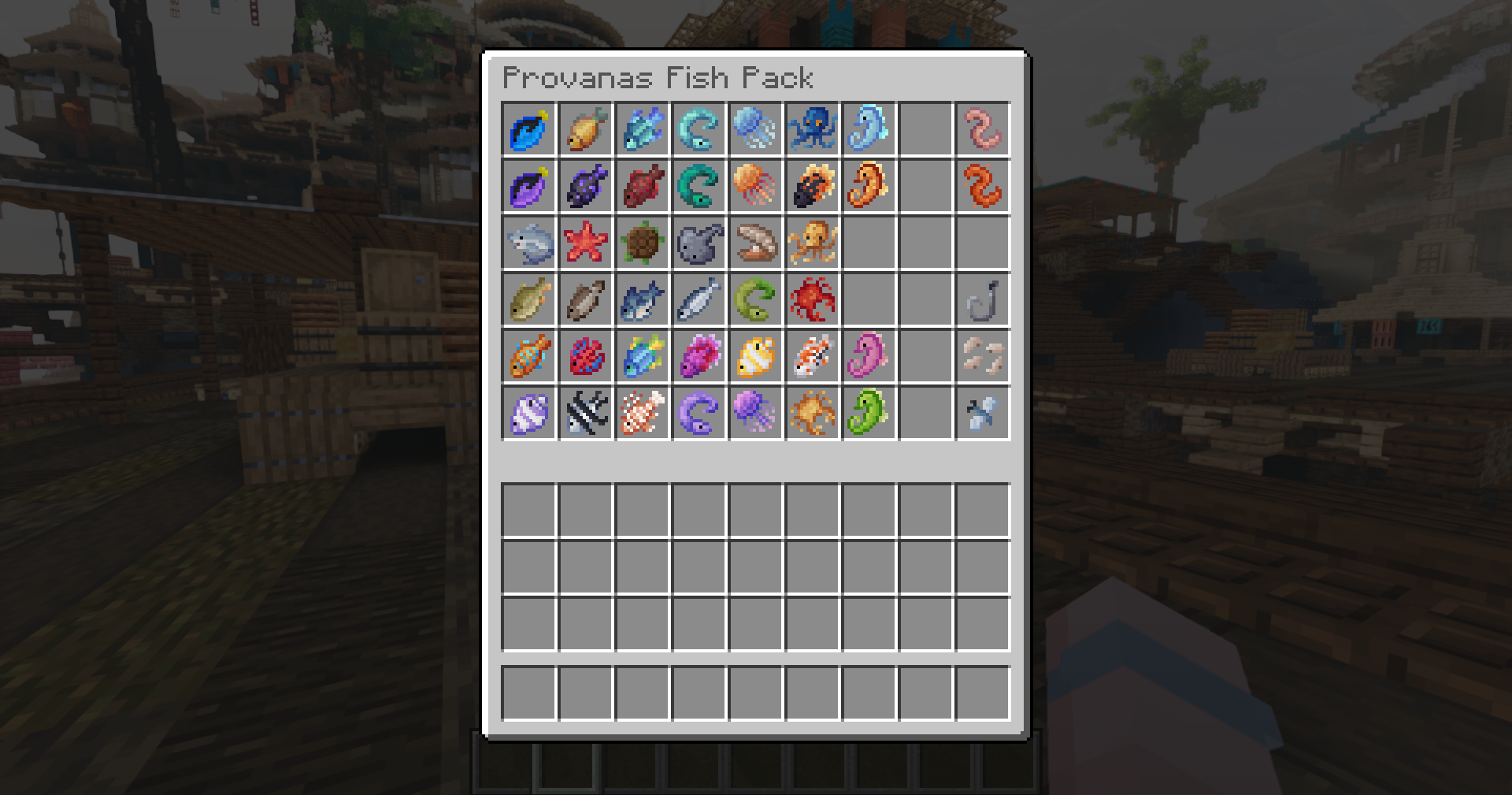Viewport: 1512px width, 795px height.
Task: Take the orange seahorse item
Action: [x=869, y=186]
